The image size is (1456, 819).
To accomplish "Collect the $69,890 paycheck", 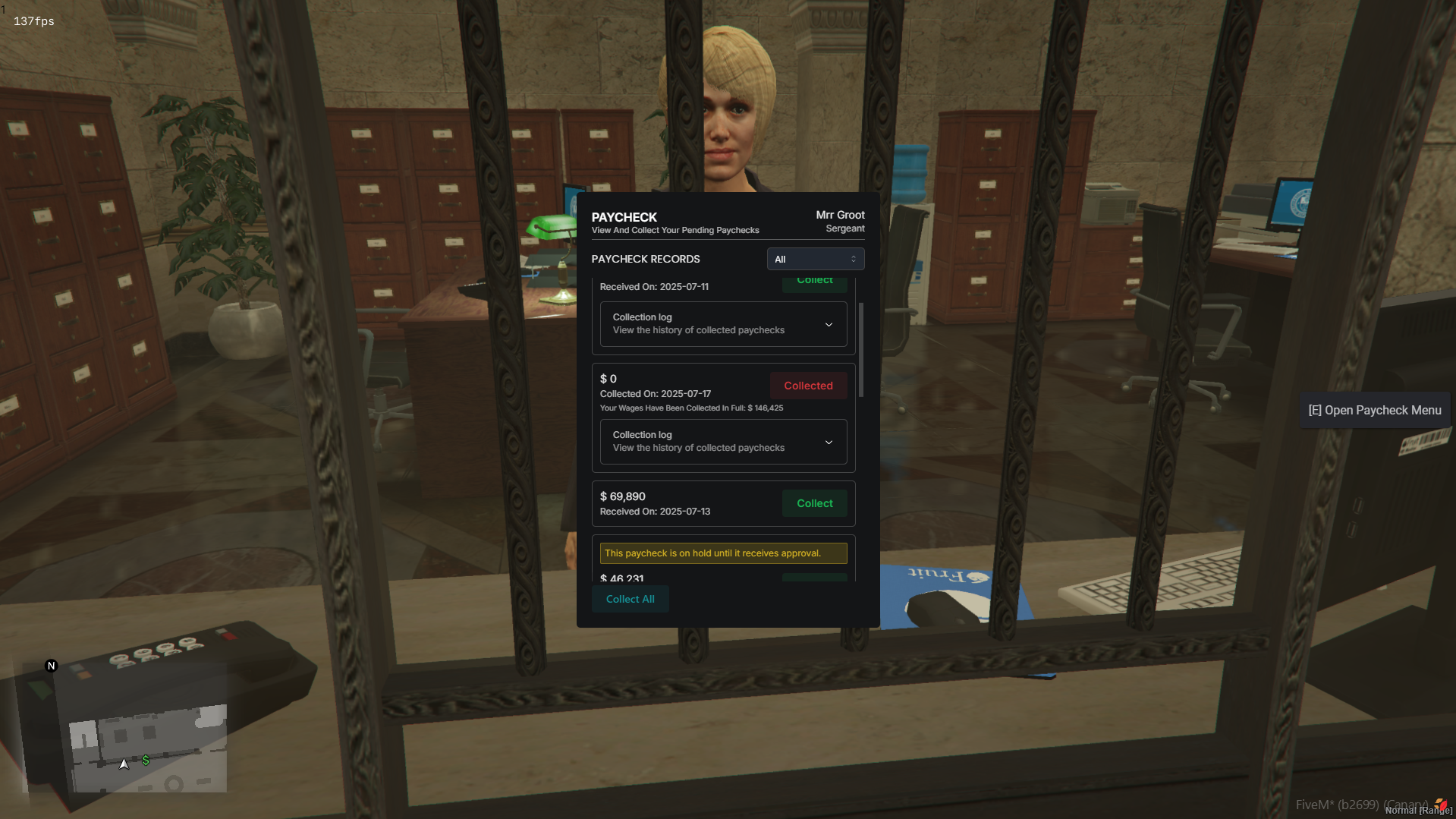I will click(x=813, y=502).
